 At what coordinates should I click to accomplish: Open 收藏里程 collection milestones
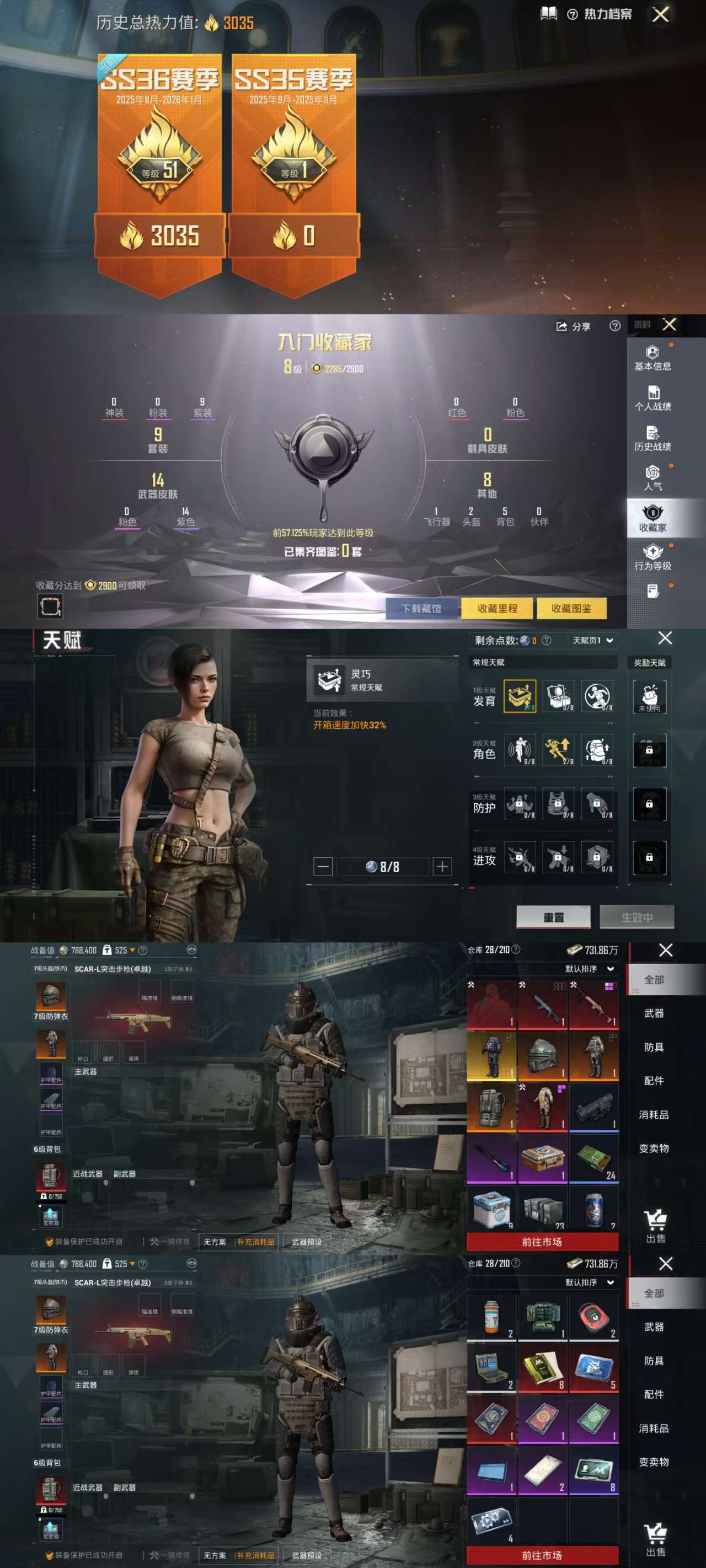coord(497,608)
